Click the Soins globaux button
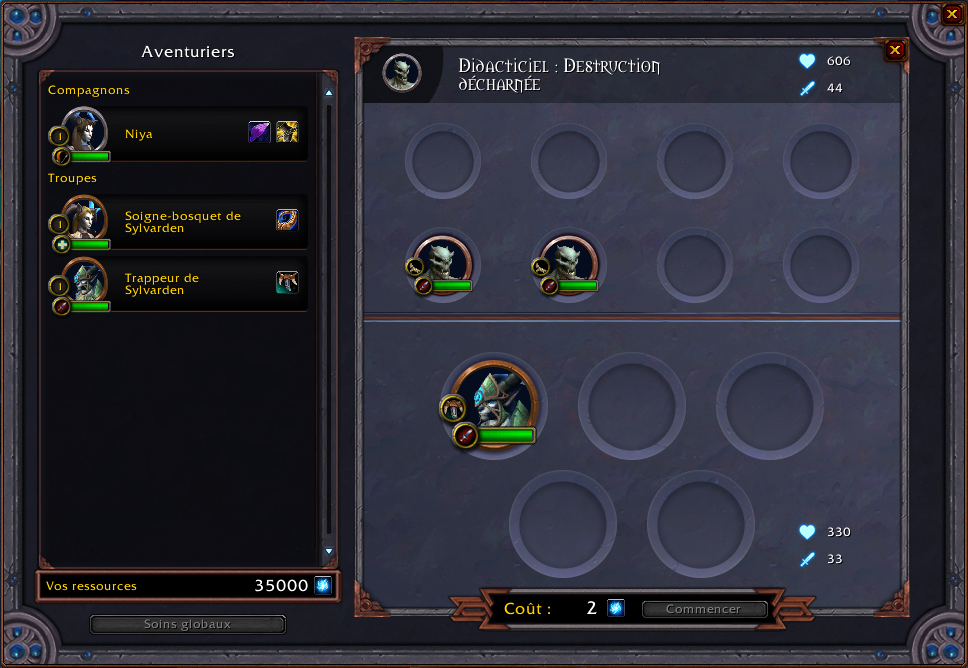The height and width of the screenshot is (668, 968). tap(188, 624)
